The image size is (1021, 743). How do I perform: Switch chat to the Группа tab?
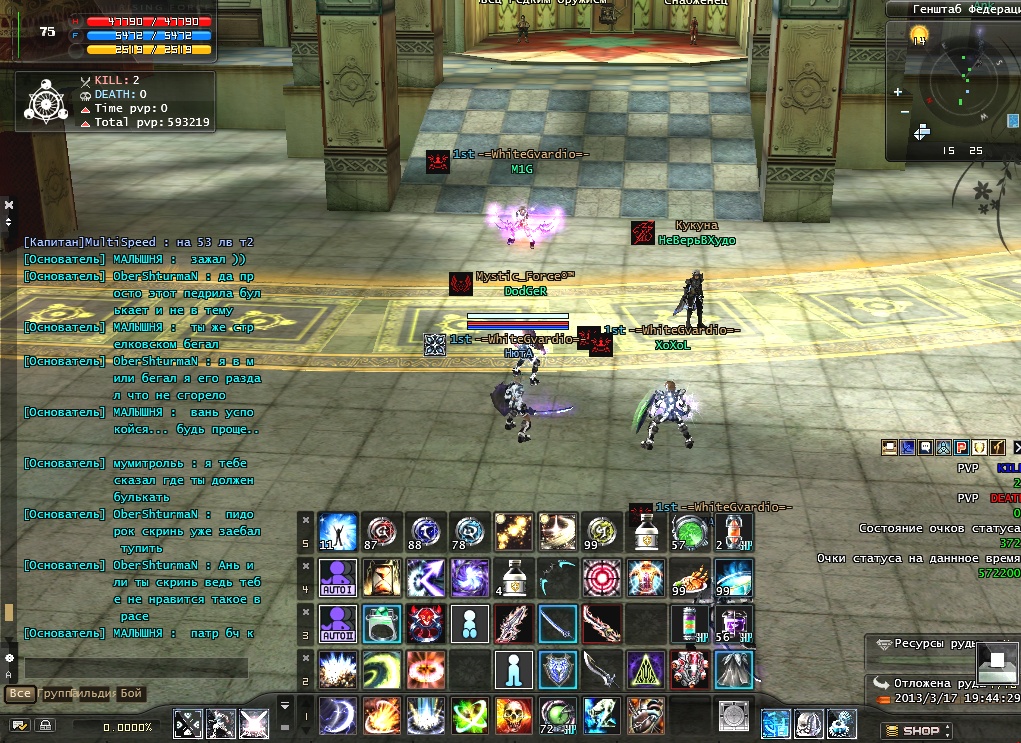tap(56, 693)
